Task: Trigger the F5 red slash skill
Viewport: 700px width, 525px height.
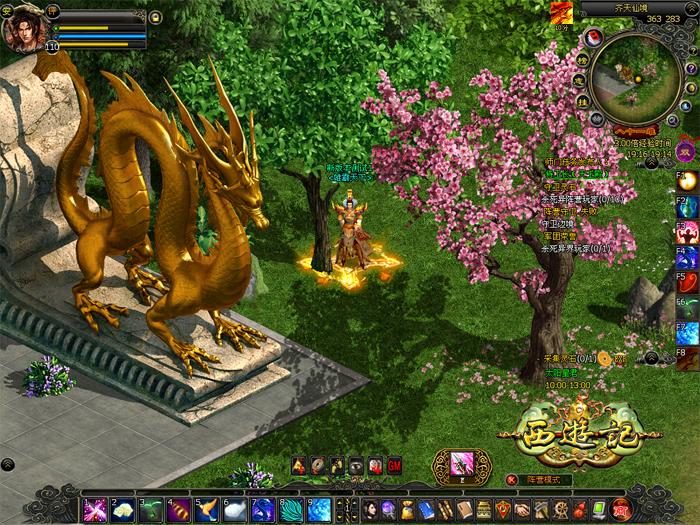Action: [687, 282]
